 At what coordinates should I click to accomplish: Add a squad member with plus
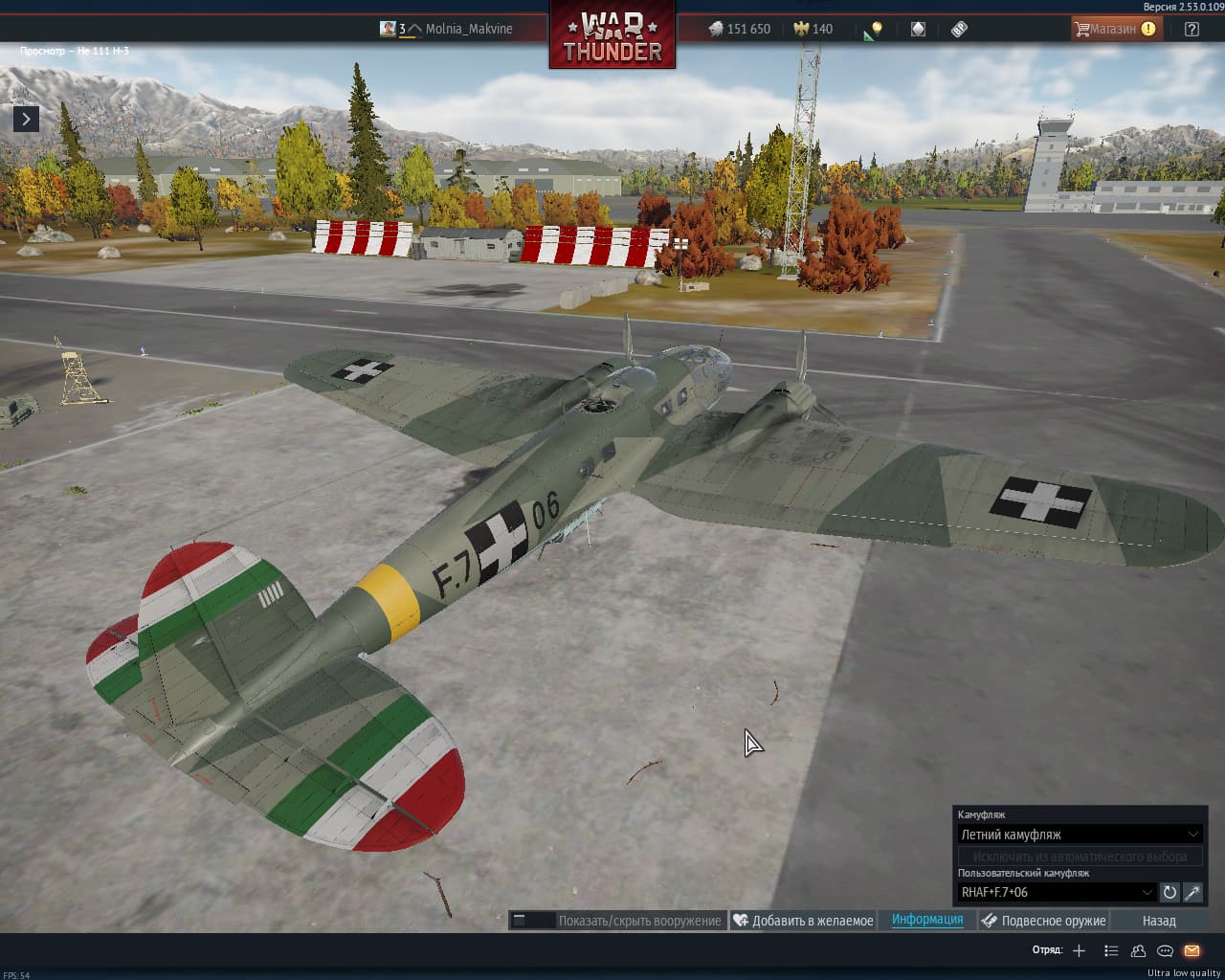click(1080, 950)
